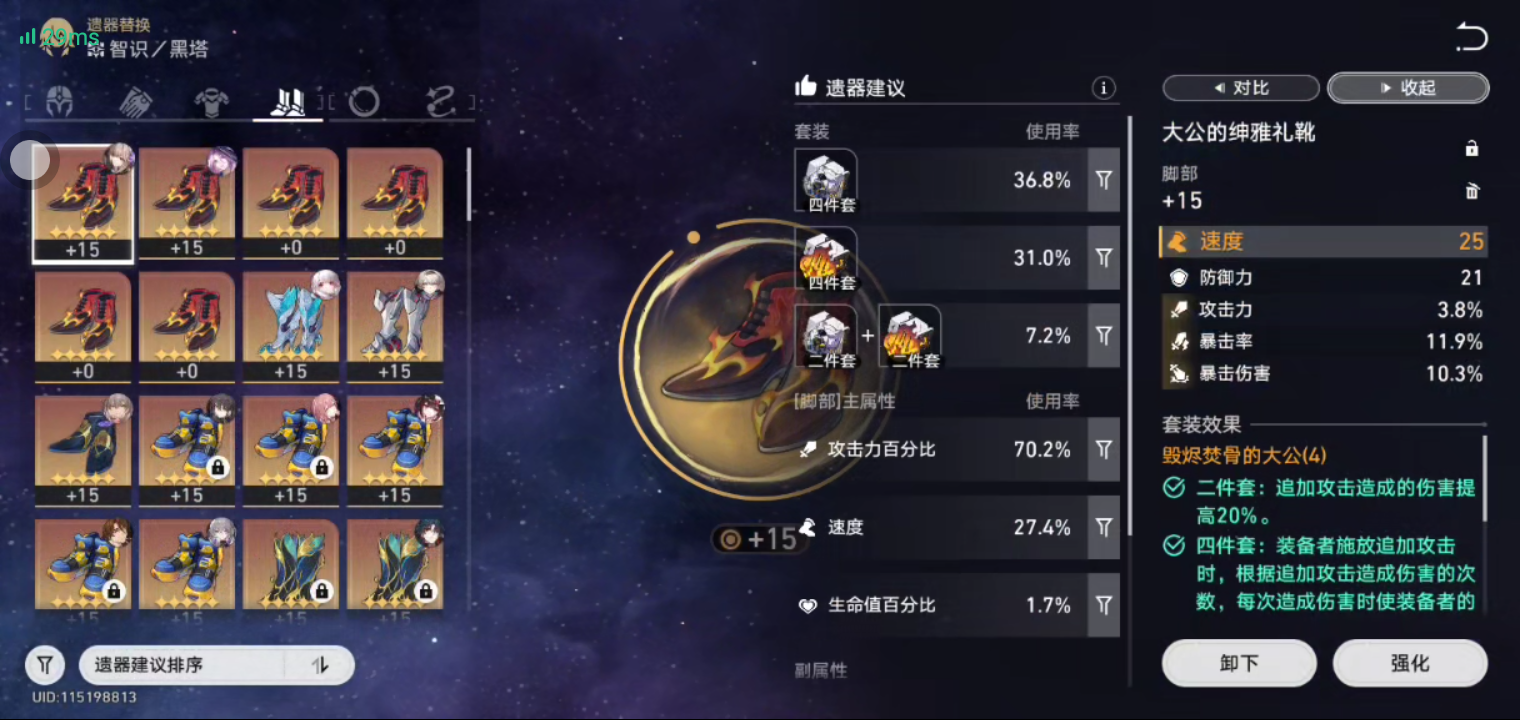
Task: Filter by 攻击力百分比 main stat
Action: pyautogui.click(x=1103, y=450)
